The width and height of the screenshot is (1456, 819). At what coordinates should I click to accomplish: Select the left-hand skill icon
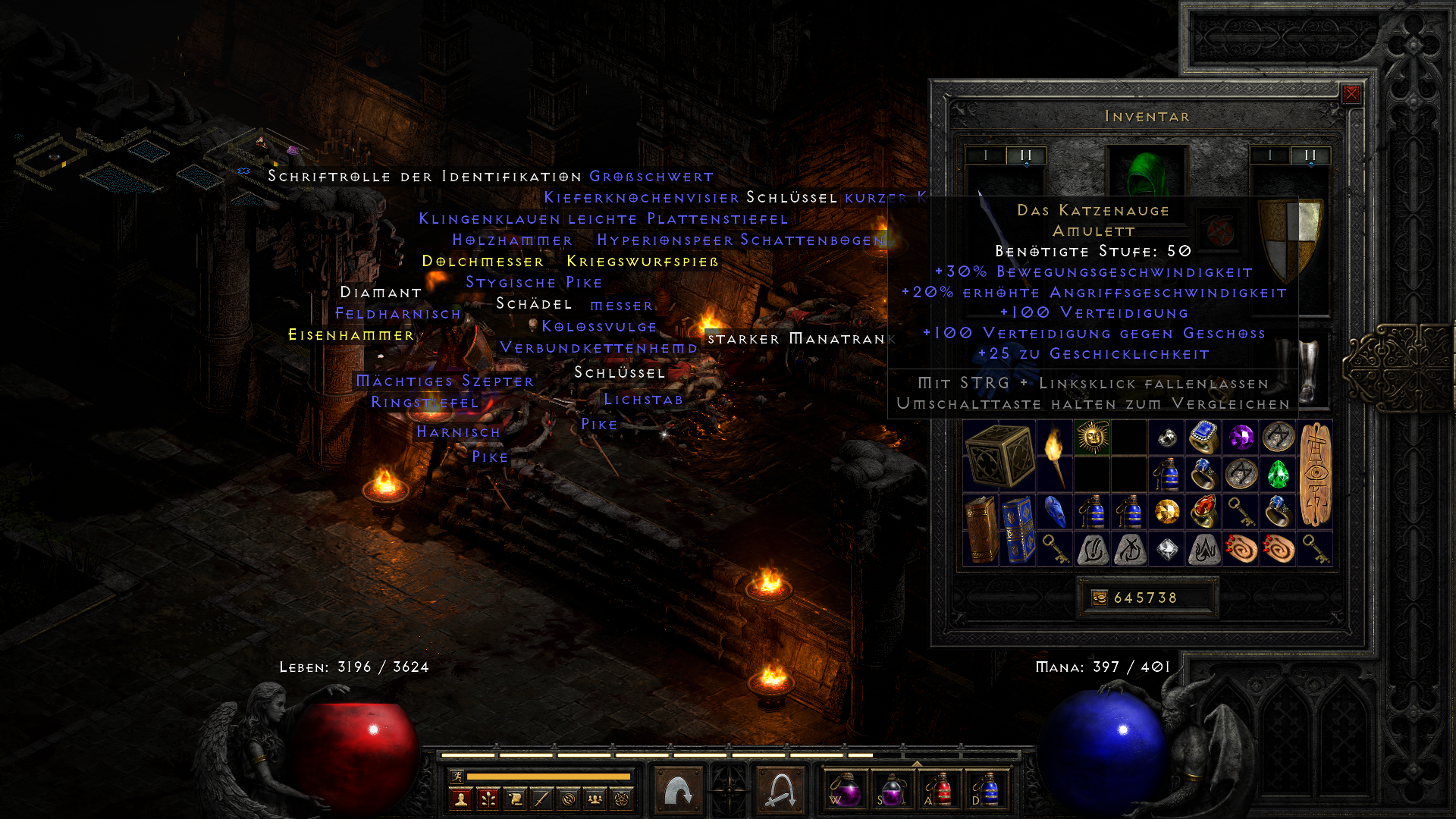677,787
